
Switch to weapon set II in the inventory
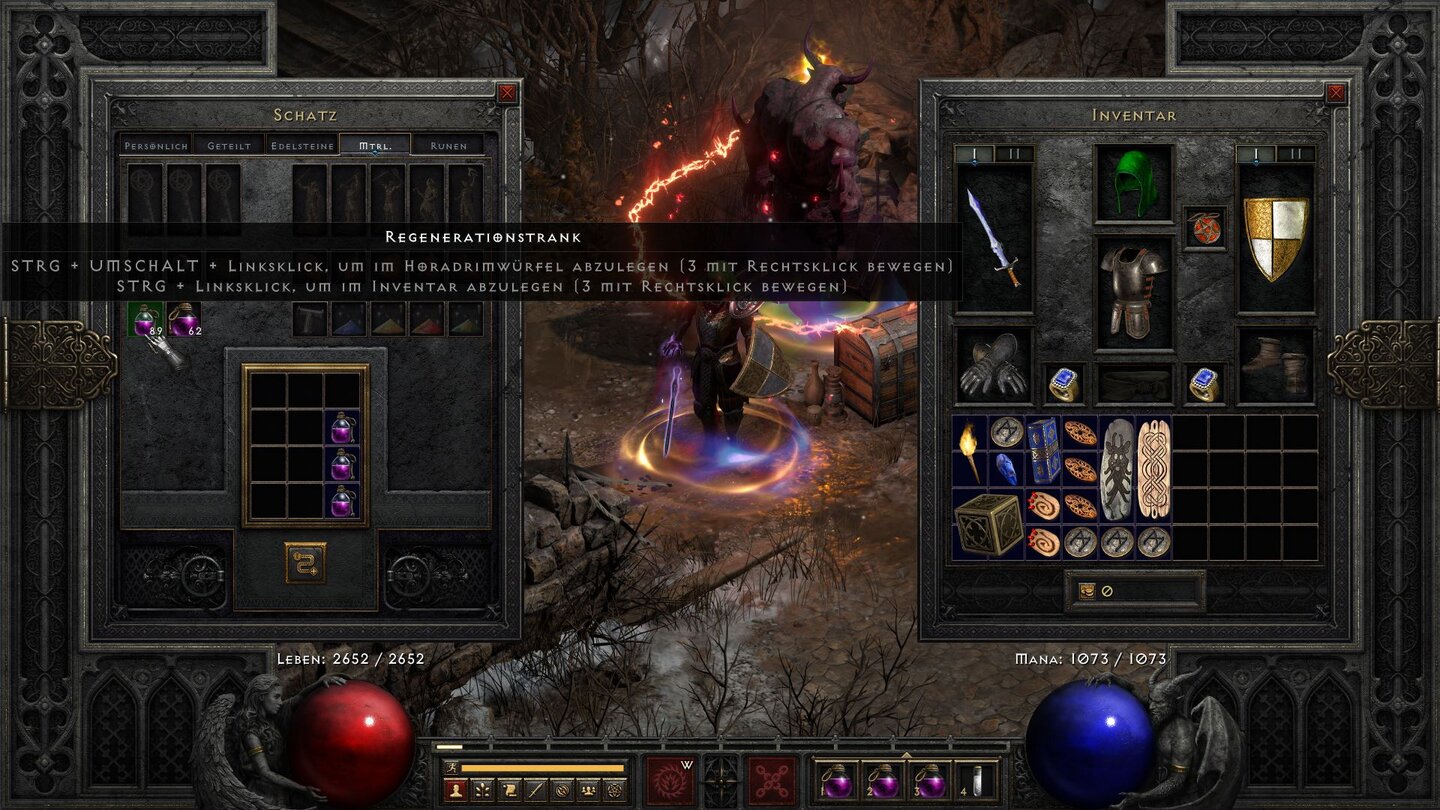[x=1013, y=152]
